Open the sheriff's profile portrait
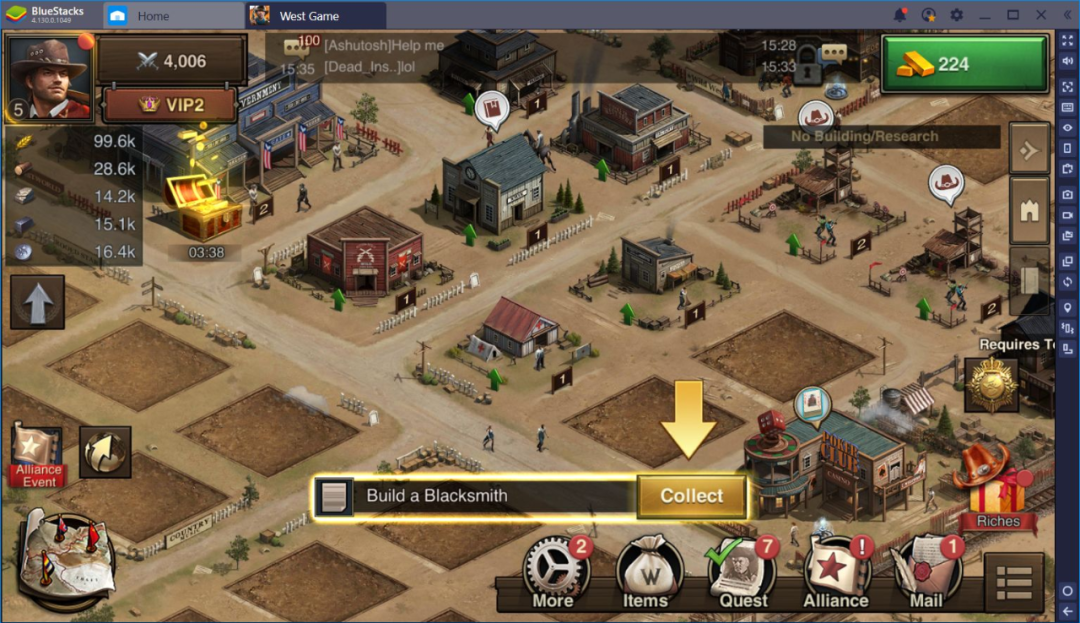1080x623 pixels. click(49, 78)
